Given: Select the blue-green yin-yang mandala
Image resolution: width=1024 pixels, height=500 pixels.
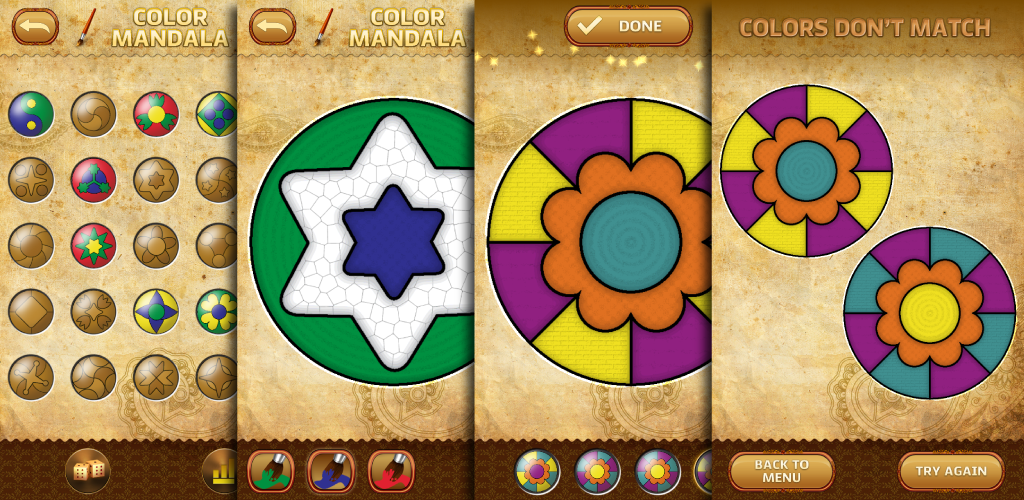Looking at the screenshot, I should pos(31,114).
